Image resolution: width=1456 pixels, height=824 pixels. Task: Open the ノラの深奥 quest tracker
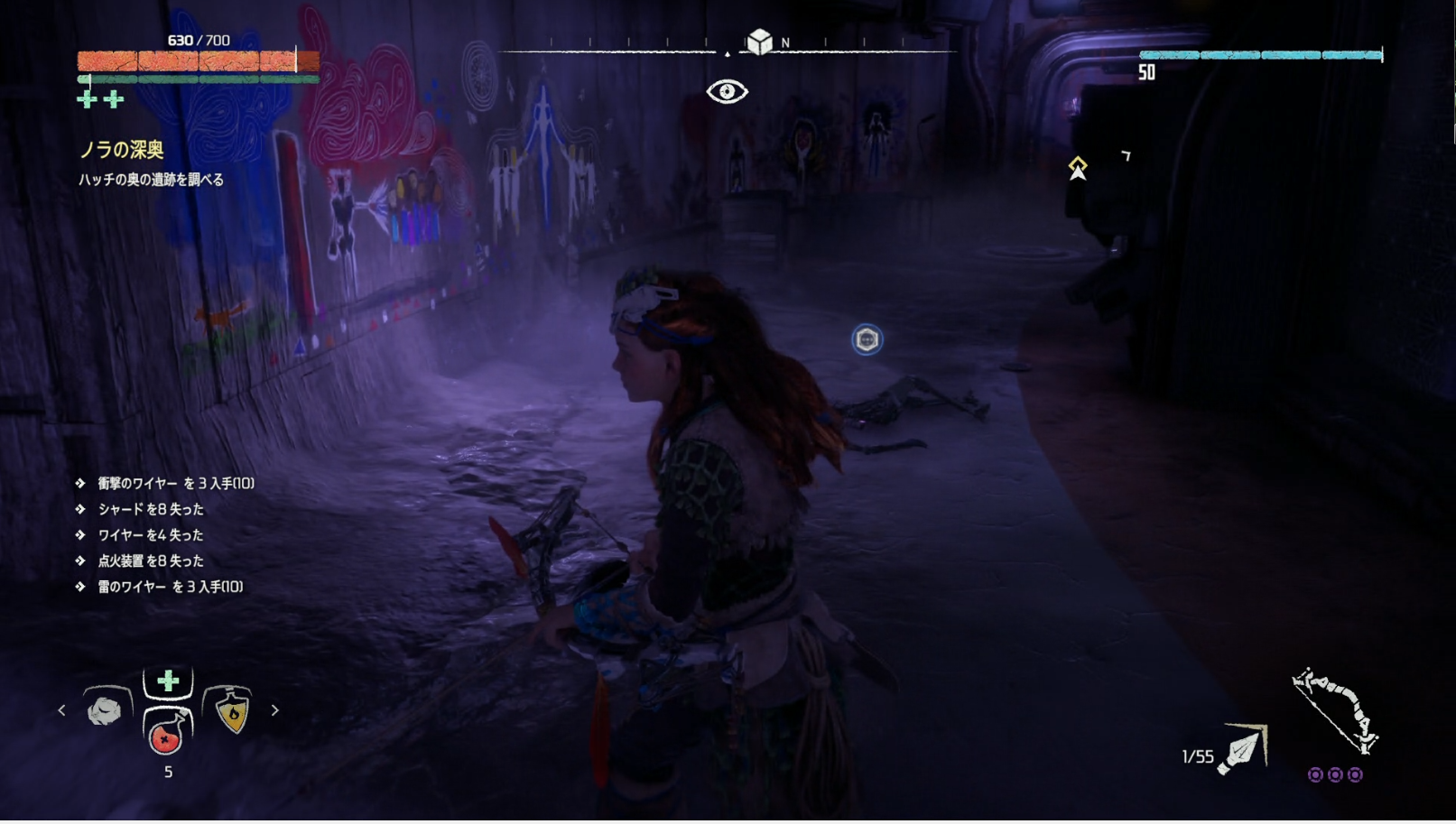(122, 150)
